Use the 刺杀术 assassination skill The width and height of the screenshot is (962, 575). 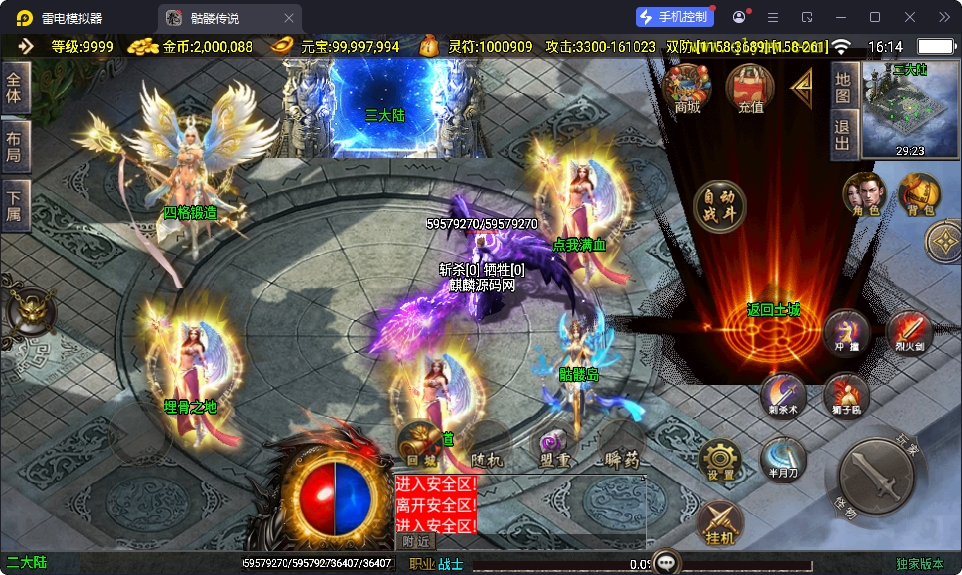click(x=783, y=396)
